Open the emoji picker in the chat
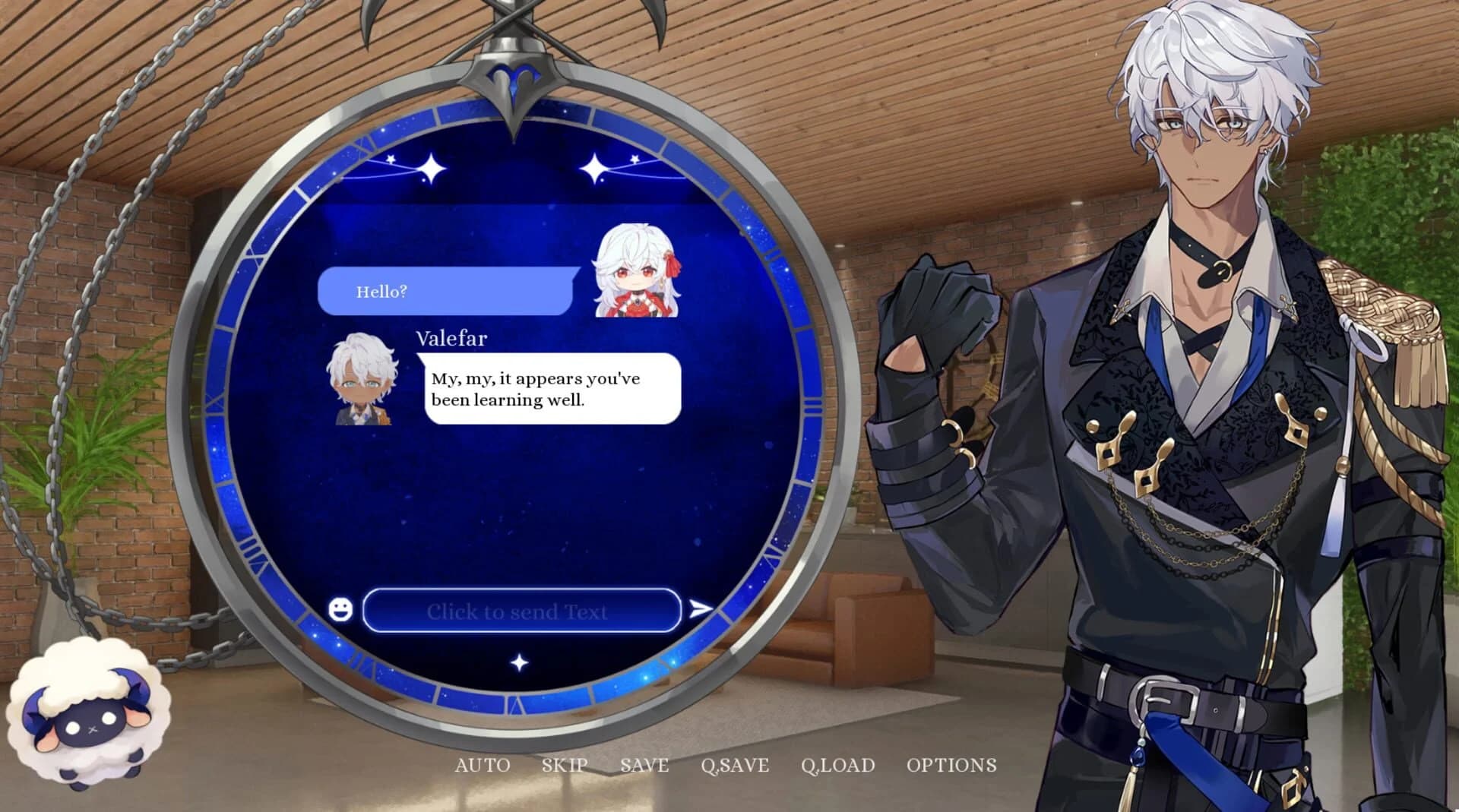 340,610
